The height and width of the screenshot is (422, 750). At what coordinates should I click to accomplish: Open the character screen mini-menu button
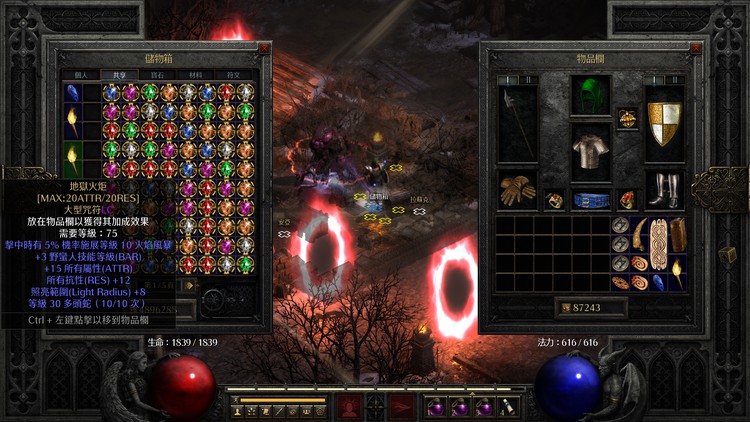pyautogui.click(x=239, y=410)
